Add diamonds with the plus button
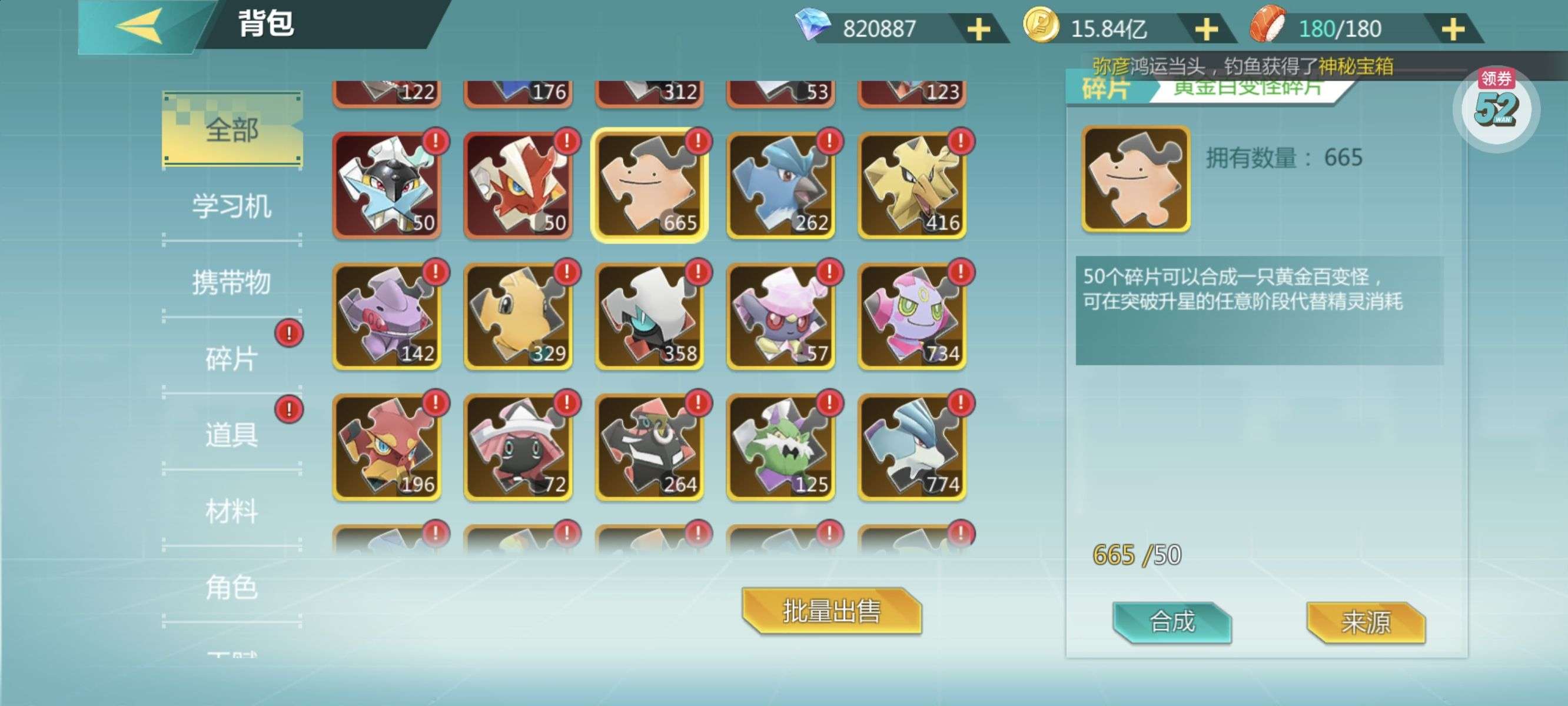Screen dimensions: 1568x706 (x=978, y=29)
